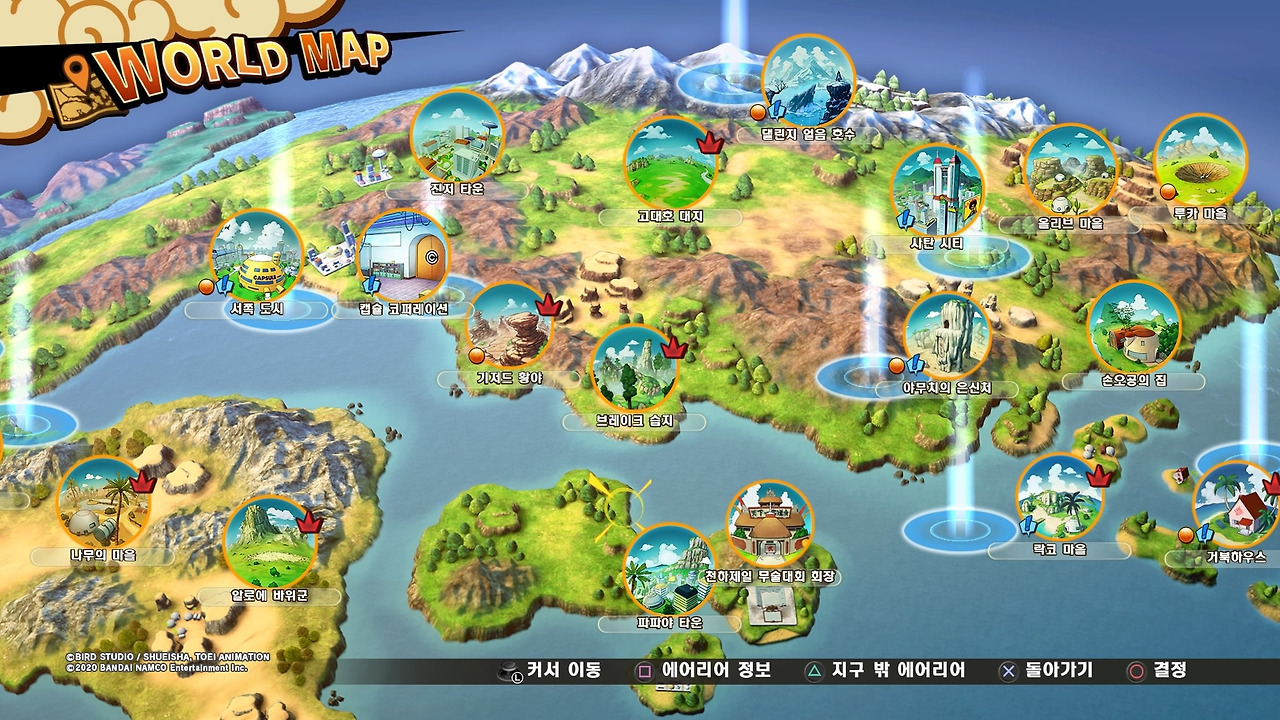Select the 파파야 타운 marker
Screen dimensions: 1280x720
coord(669,570)
